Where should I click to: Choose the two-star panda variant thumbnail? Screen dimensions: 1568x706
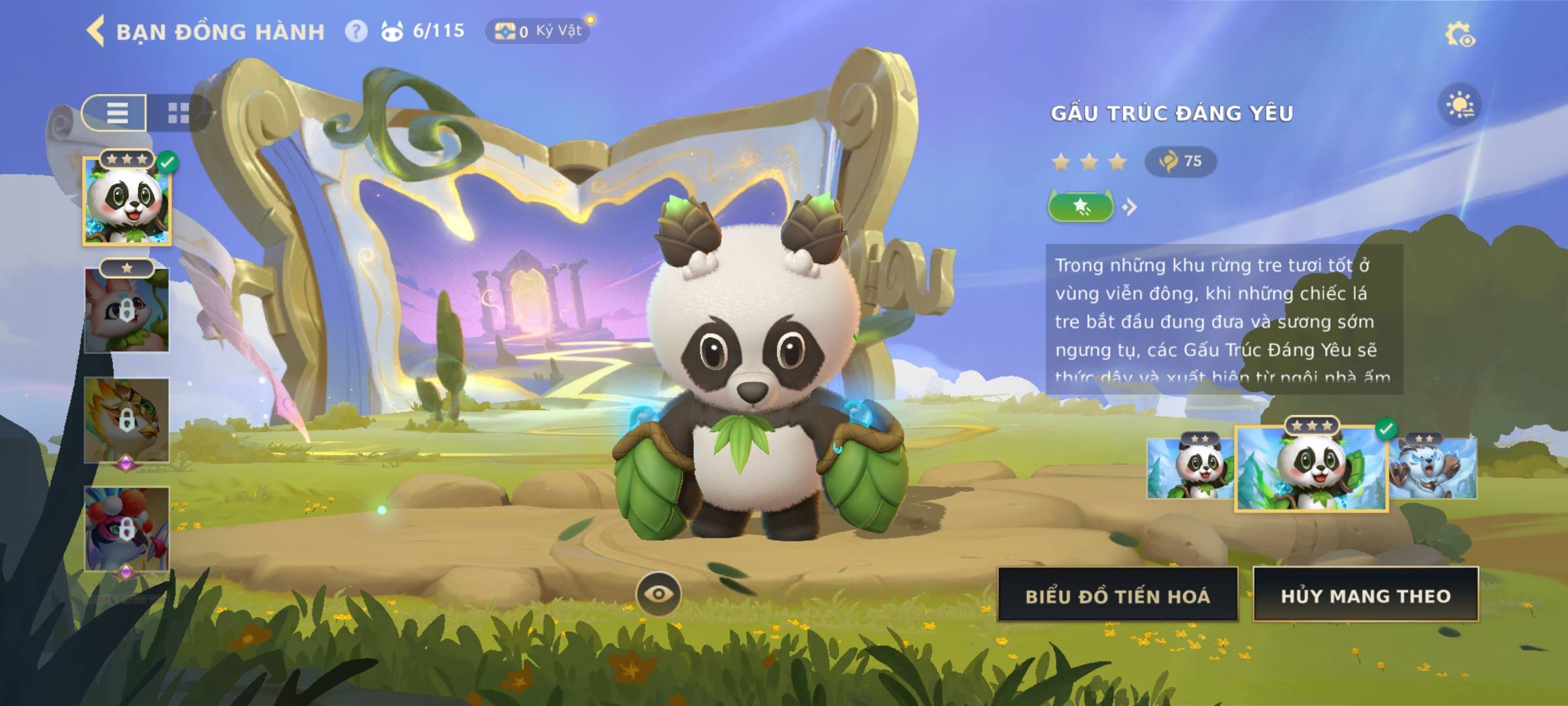coord(1190,468)
